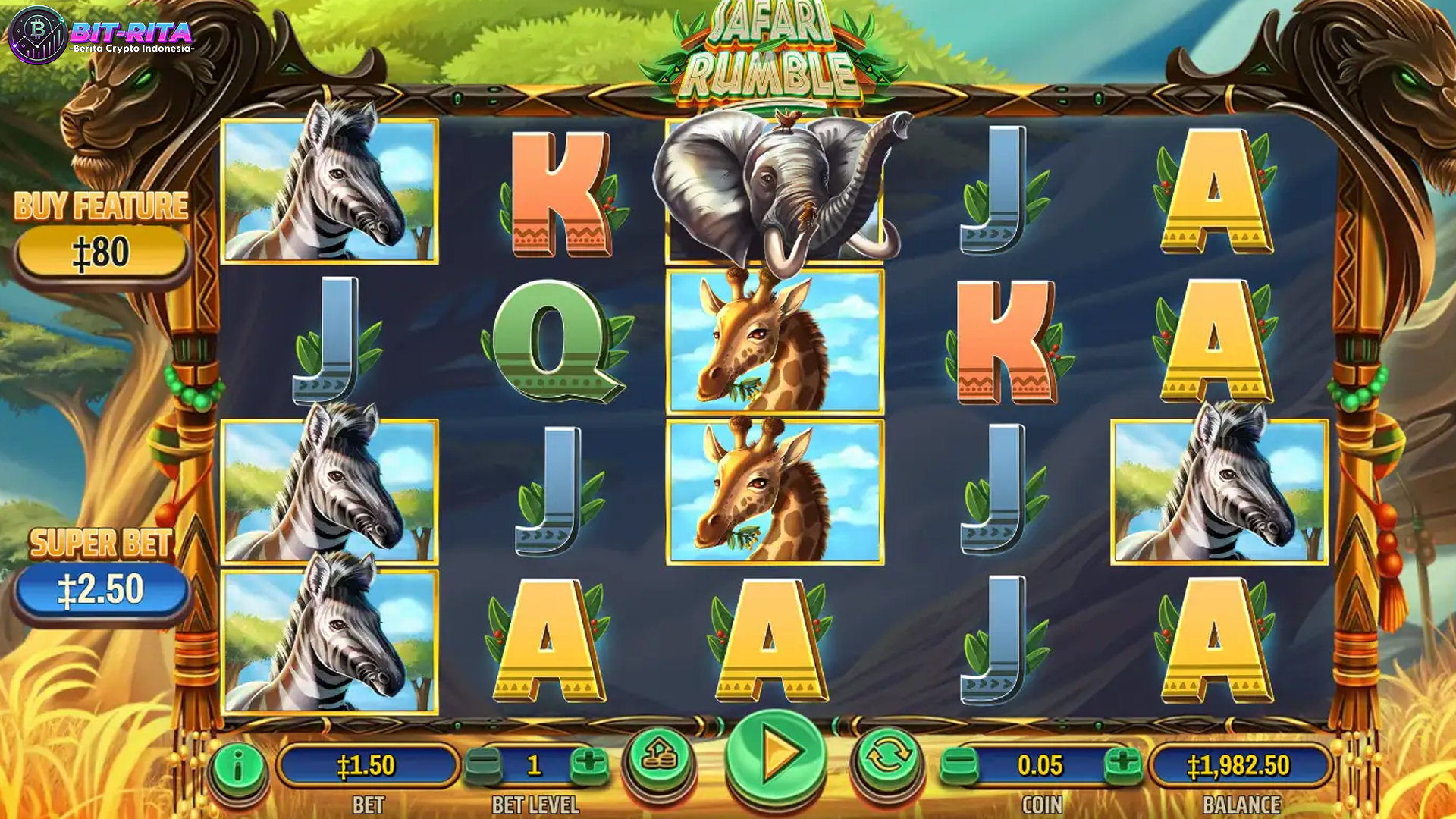Decrease the bet level
This screenshot has width=1456, height=819.
tap(482, 764)
